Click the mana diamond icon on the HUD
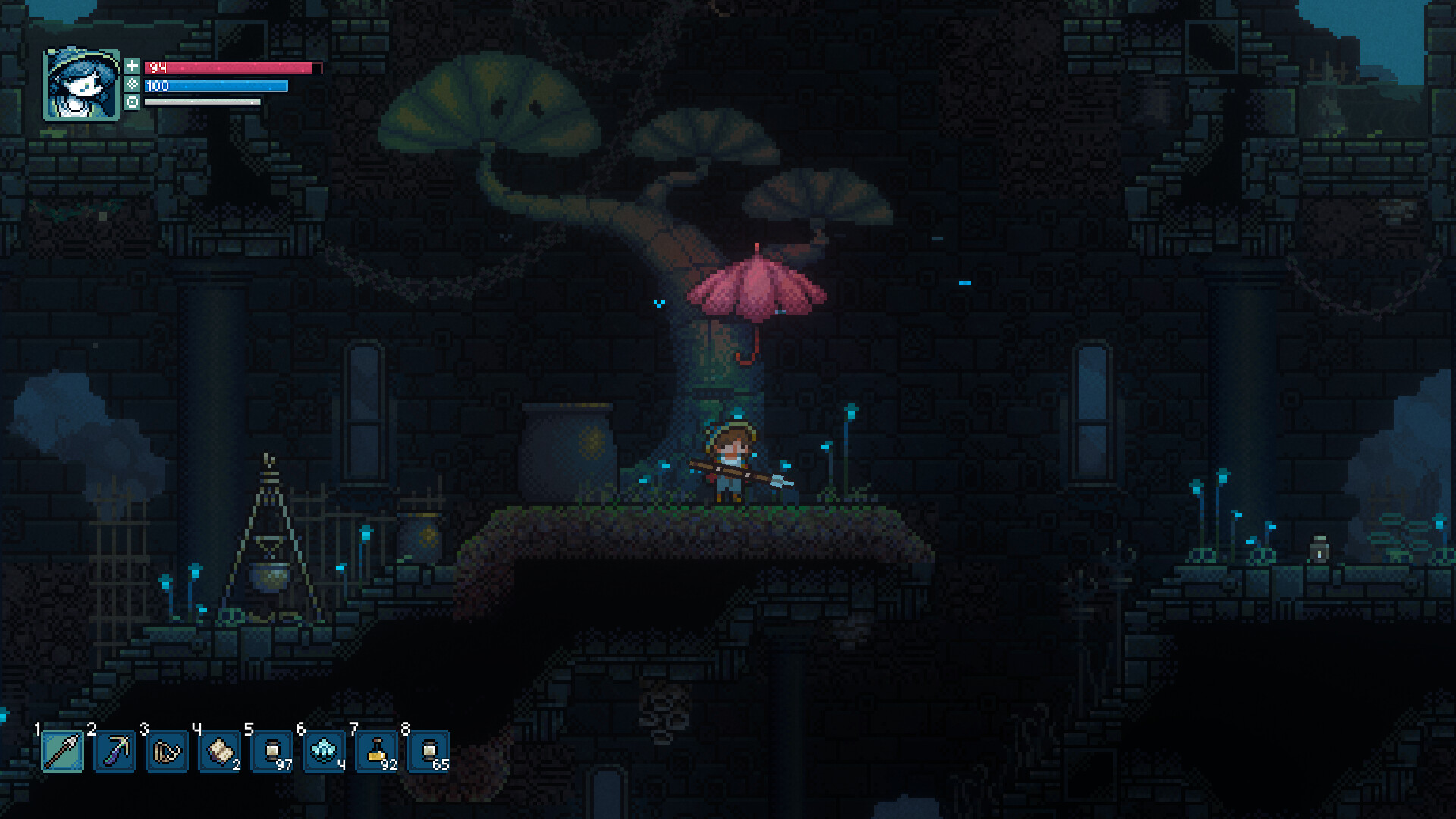 [134, 86]
